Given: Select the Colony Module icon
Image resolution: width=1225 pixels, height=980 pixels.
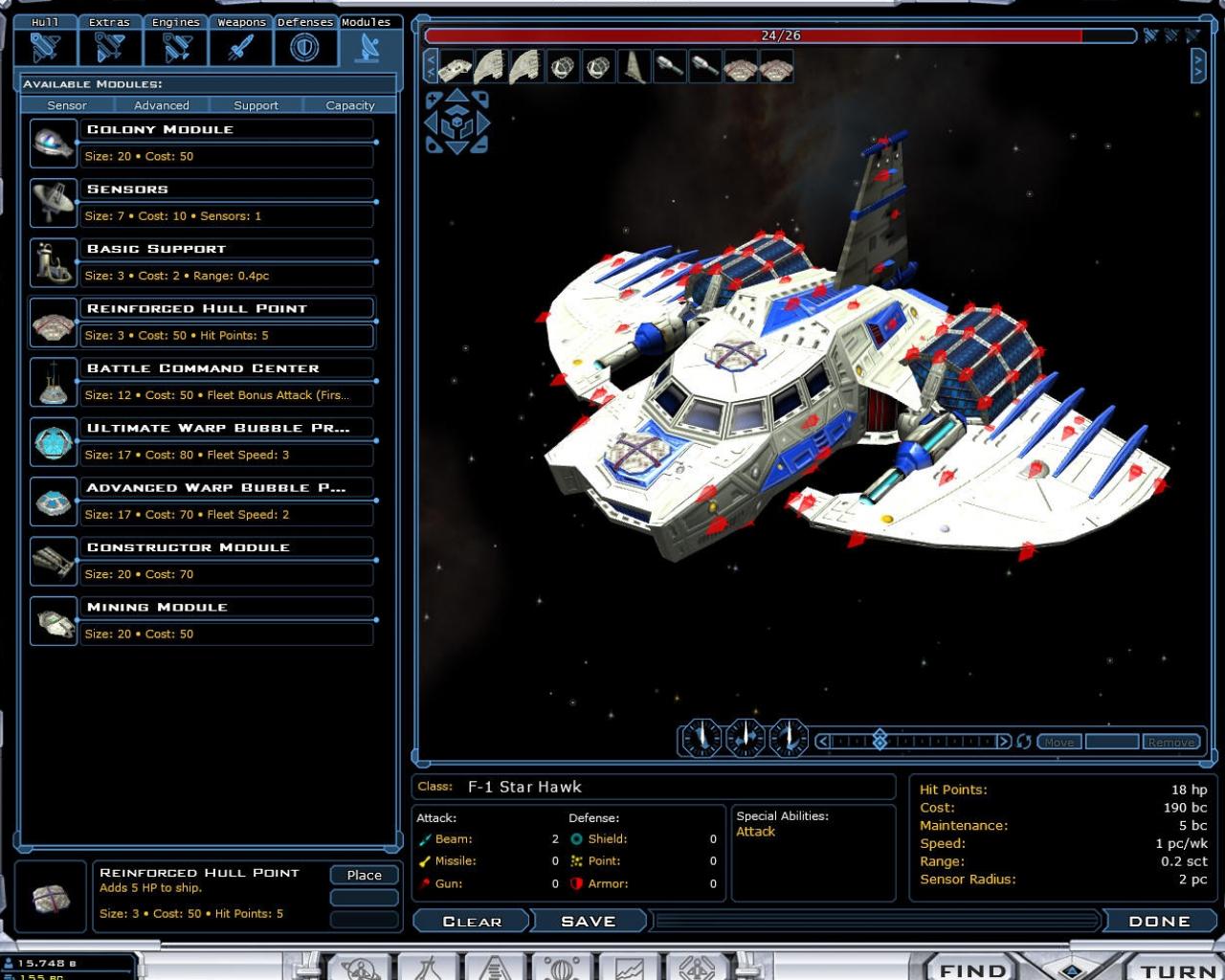Looking at the screenshot, I should 53,142.
